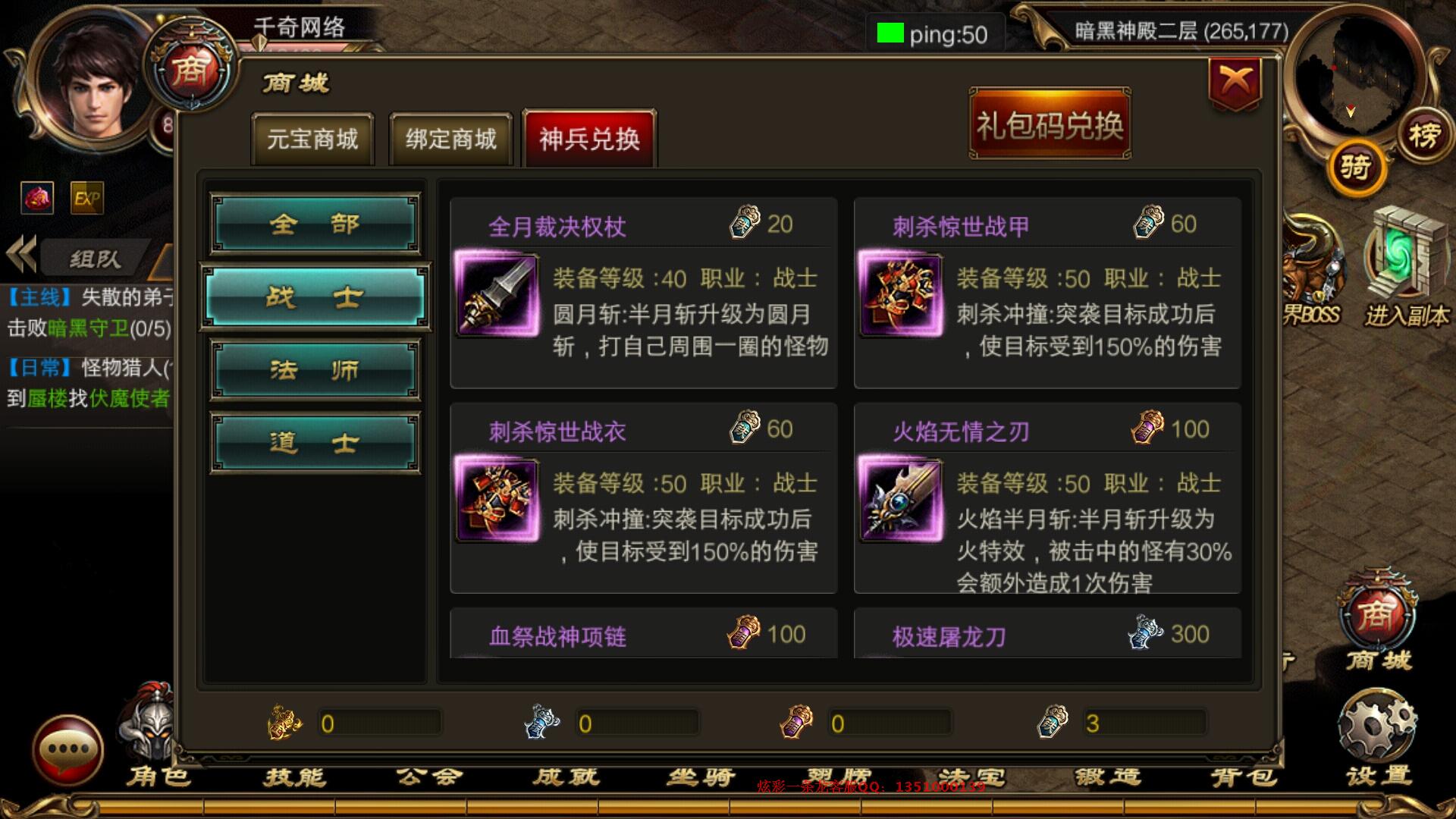Select the 坐骑 (mount) icon in bottom bar
This screenshot has height=819, width=1456.
(x=704, y=775)
